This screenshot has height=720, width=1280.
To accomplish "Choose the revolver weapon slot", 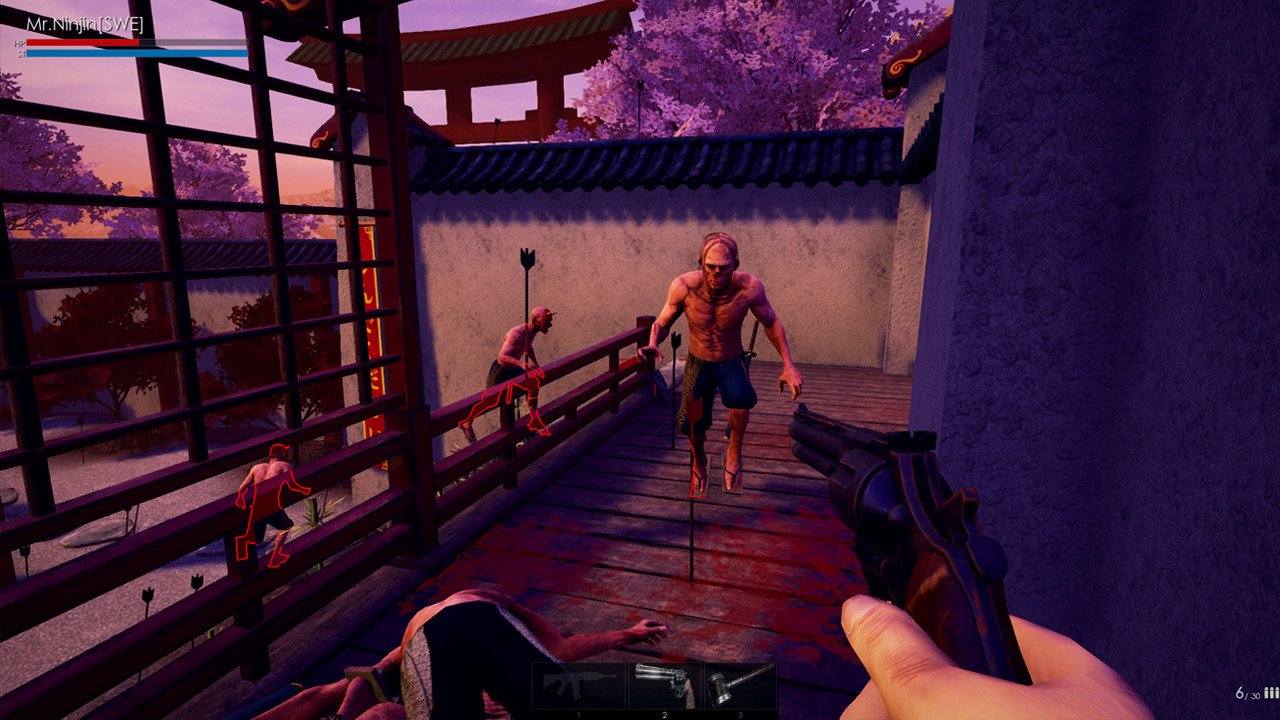I will (665, 685).
